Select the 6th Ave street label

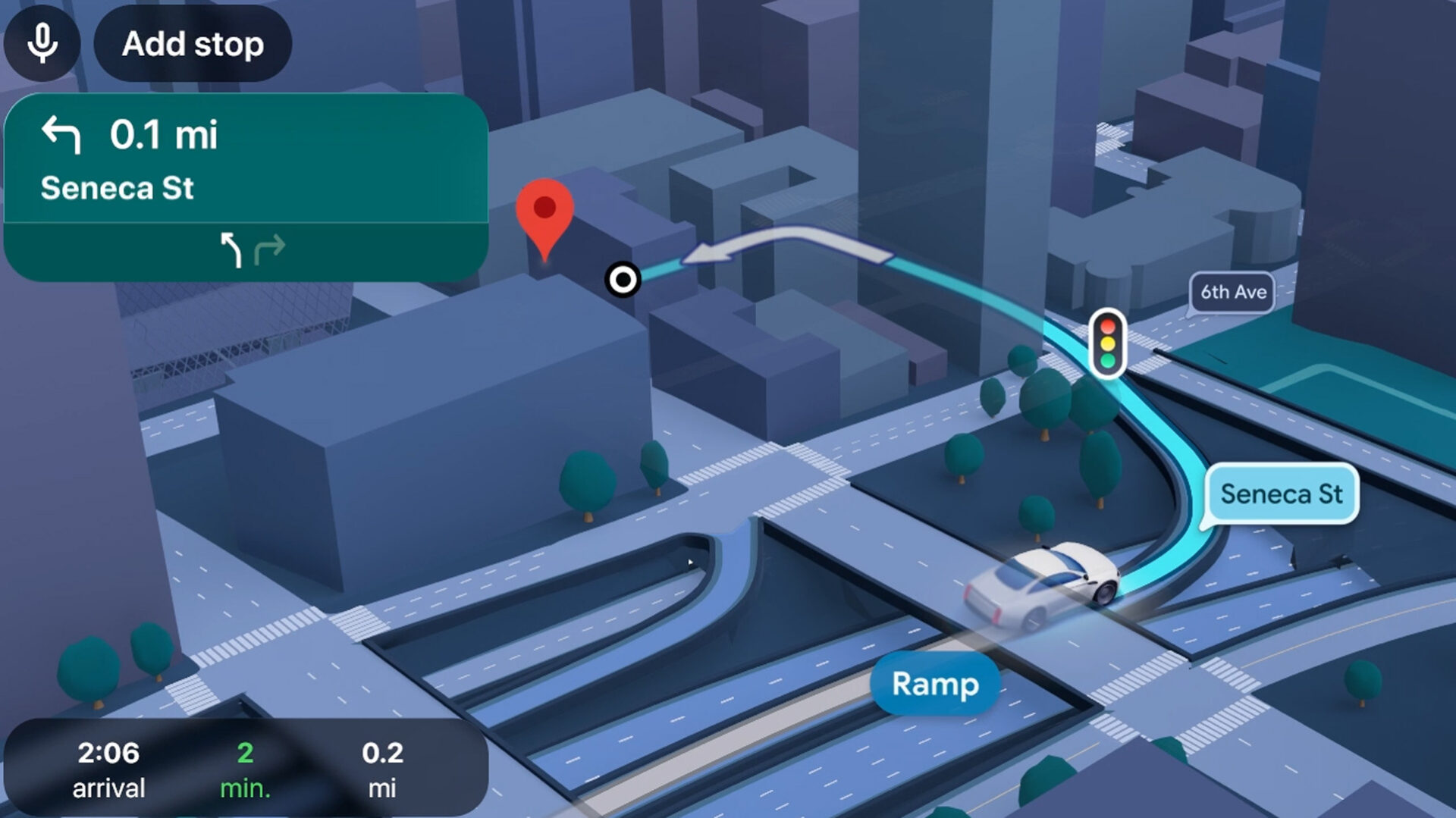click(1233, 292)
